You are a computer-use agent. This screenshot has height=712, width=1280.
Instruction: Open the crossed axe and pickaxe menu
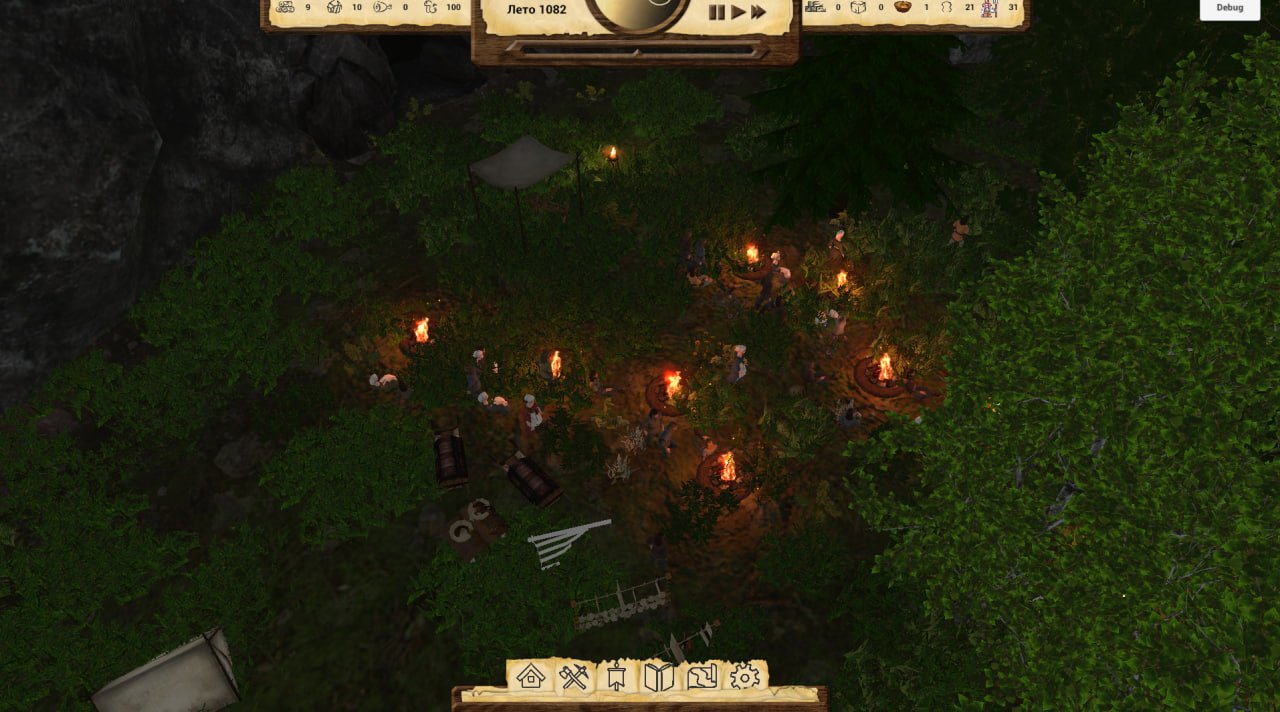[574, 677]
